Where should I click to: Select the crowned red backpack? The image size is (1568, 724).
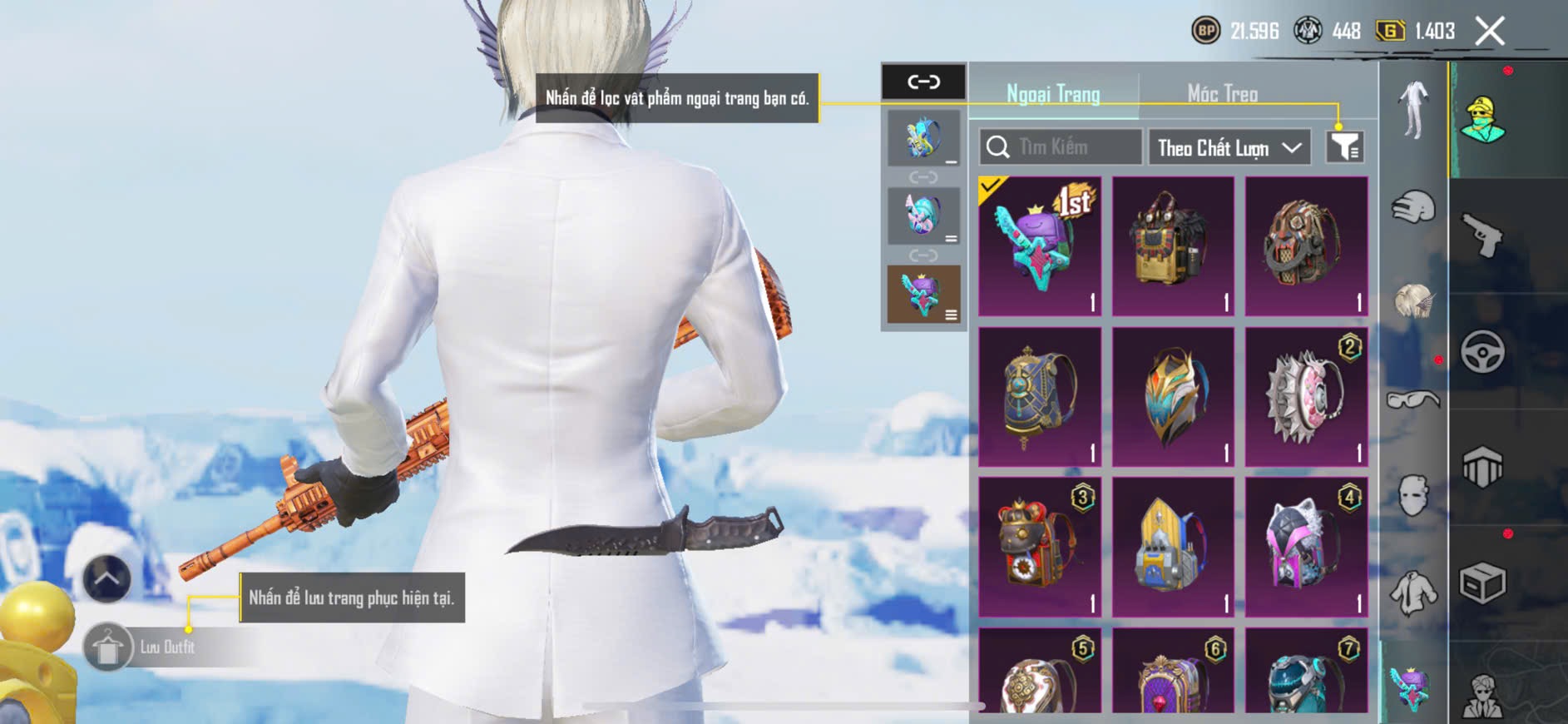pyautogui.click(x=1040, y=547)
